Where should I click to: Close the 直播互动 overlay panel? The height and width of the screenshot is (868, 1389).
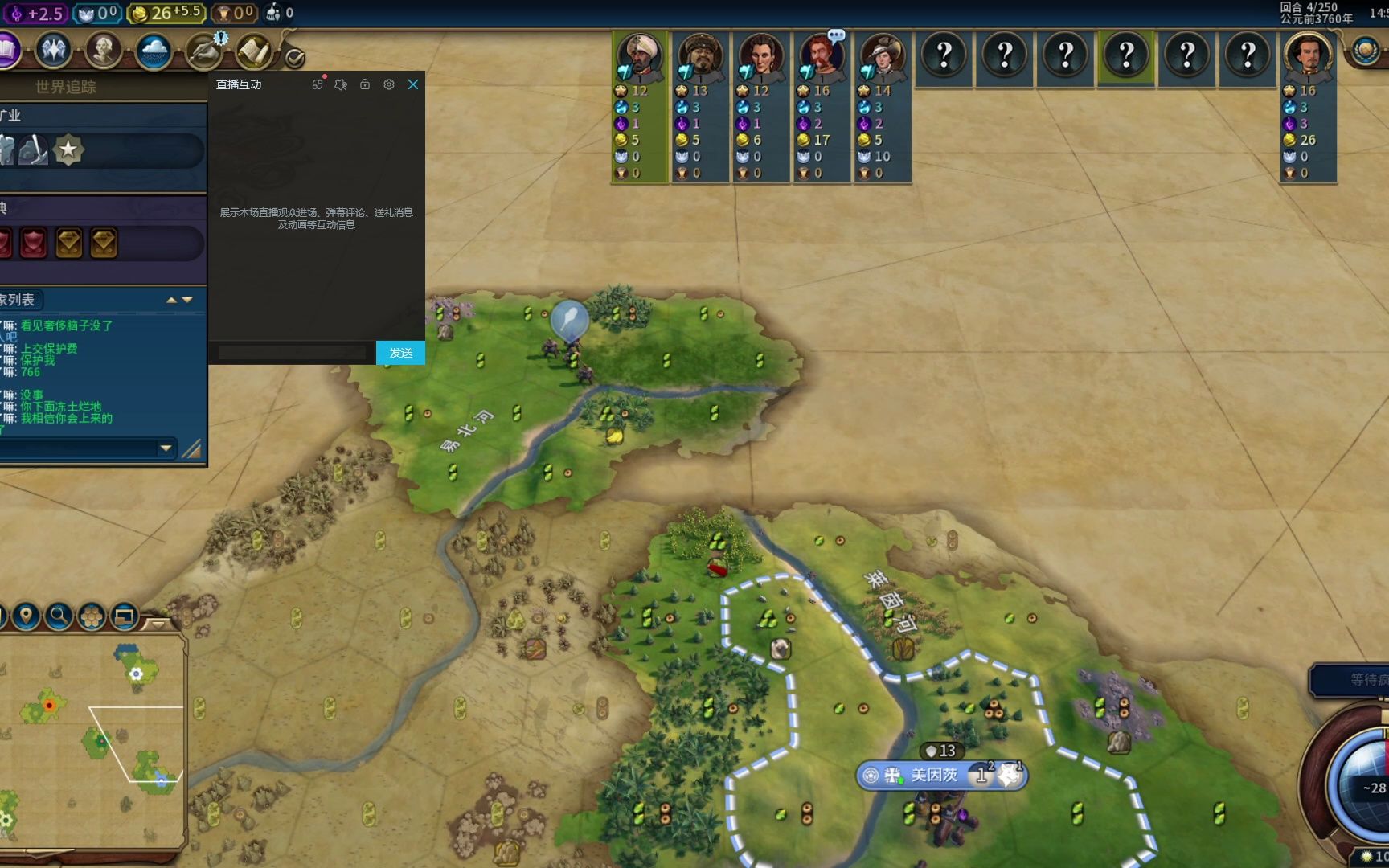(413, 84)
